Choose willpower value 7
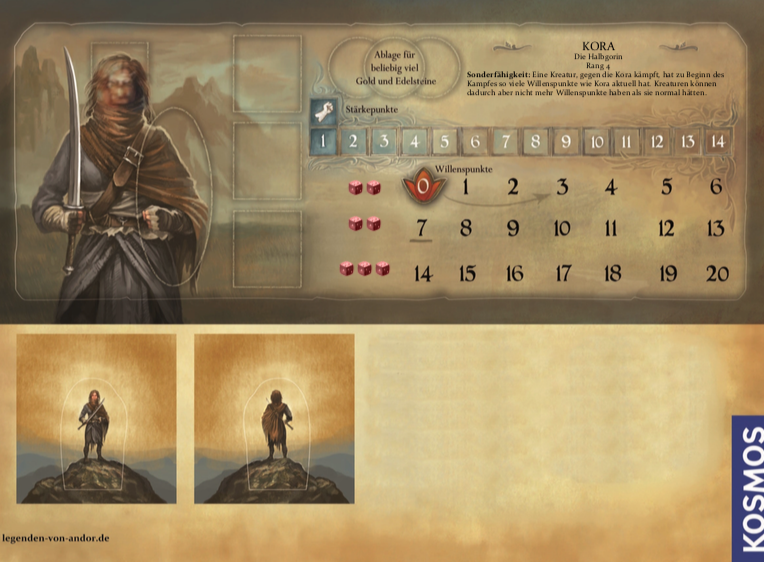Viewport: 764px width, 562px height. [421, 228]
